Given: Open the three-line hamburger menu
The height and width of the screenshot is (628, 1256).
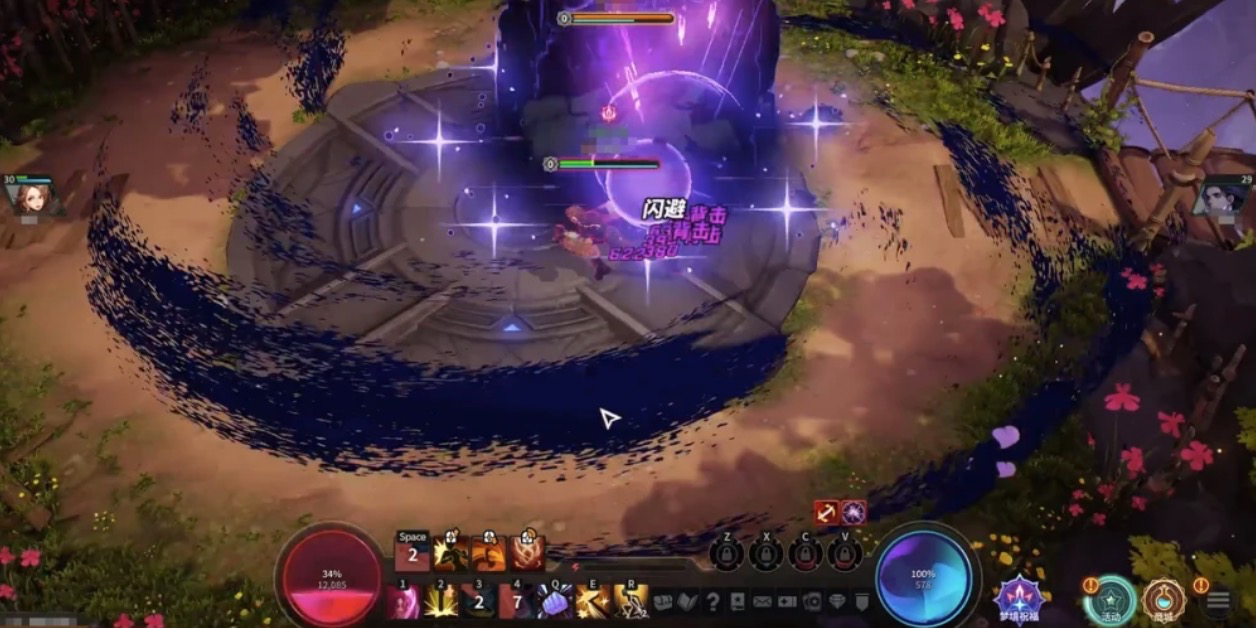Looking at the screenshot, I should pos(1218,600).
